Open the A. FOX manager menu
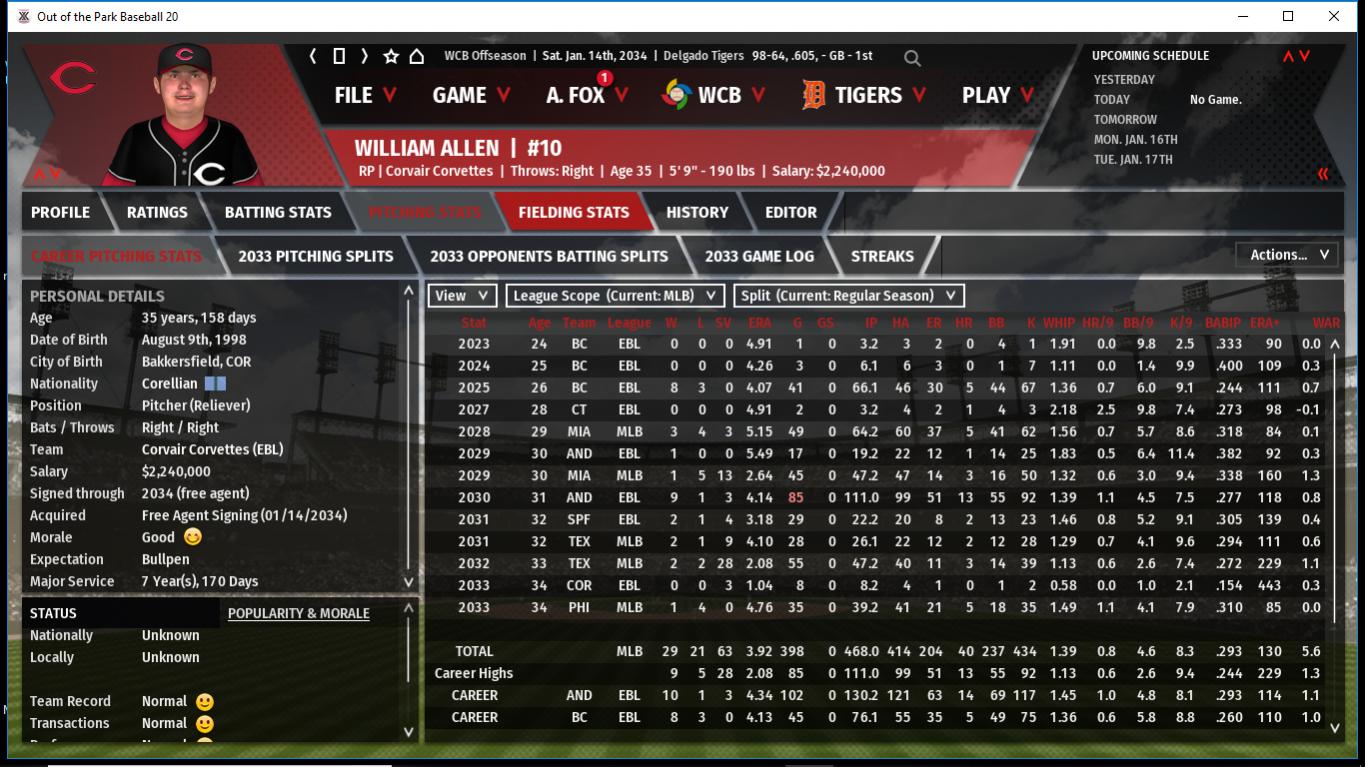The width and height of the screenshot is (1365, 767). [587, 95]
